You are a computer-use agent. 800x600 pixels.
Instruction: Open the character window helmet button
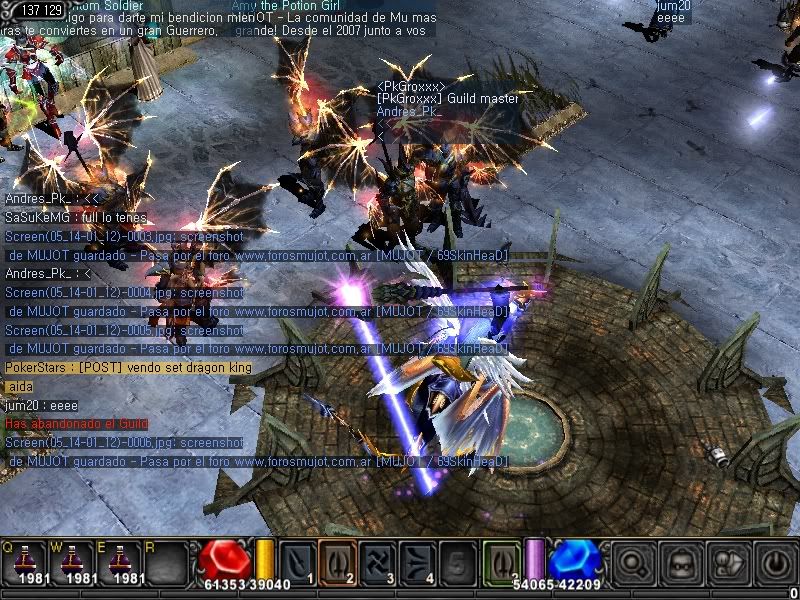(x=679, y=563)
